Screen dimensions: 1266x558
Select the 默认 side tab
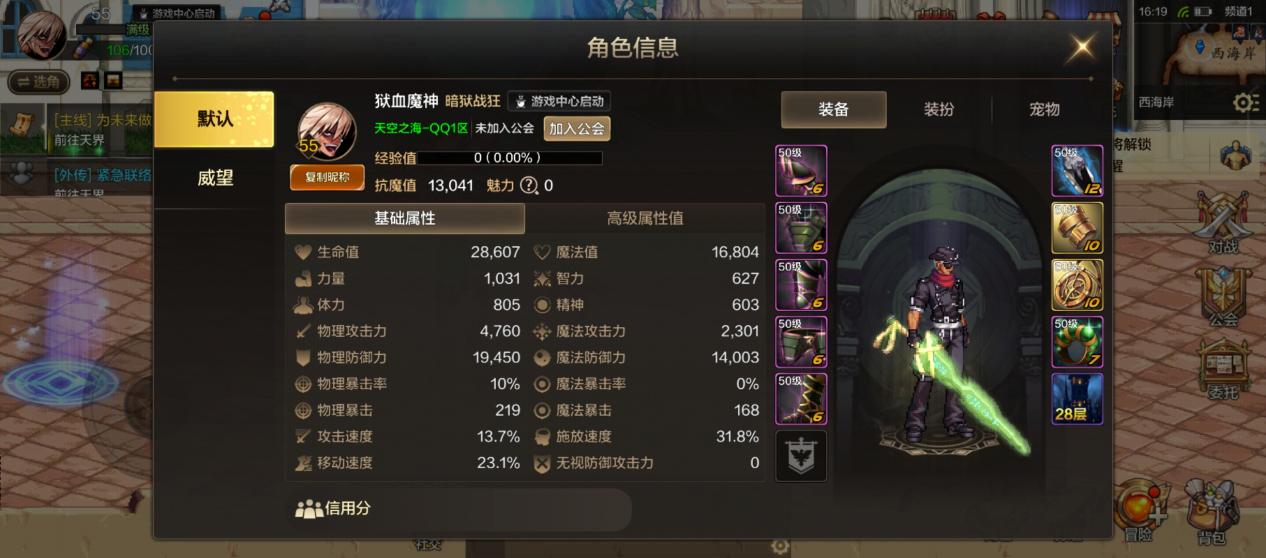214,119
